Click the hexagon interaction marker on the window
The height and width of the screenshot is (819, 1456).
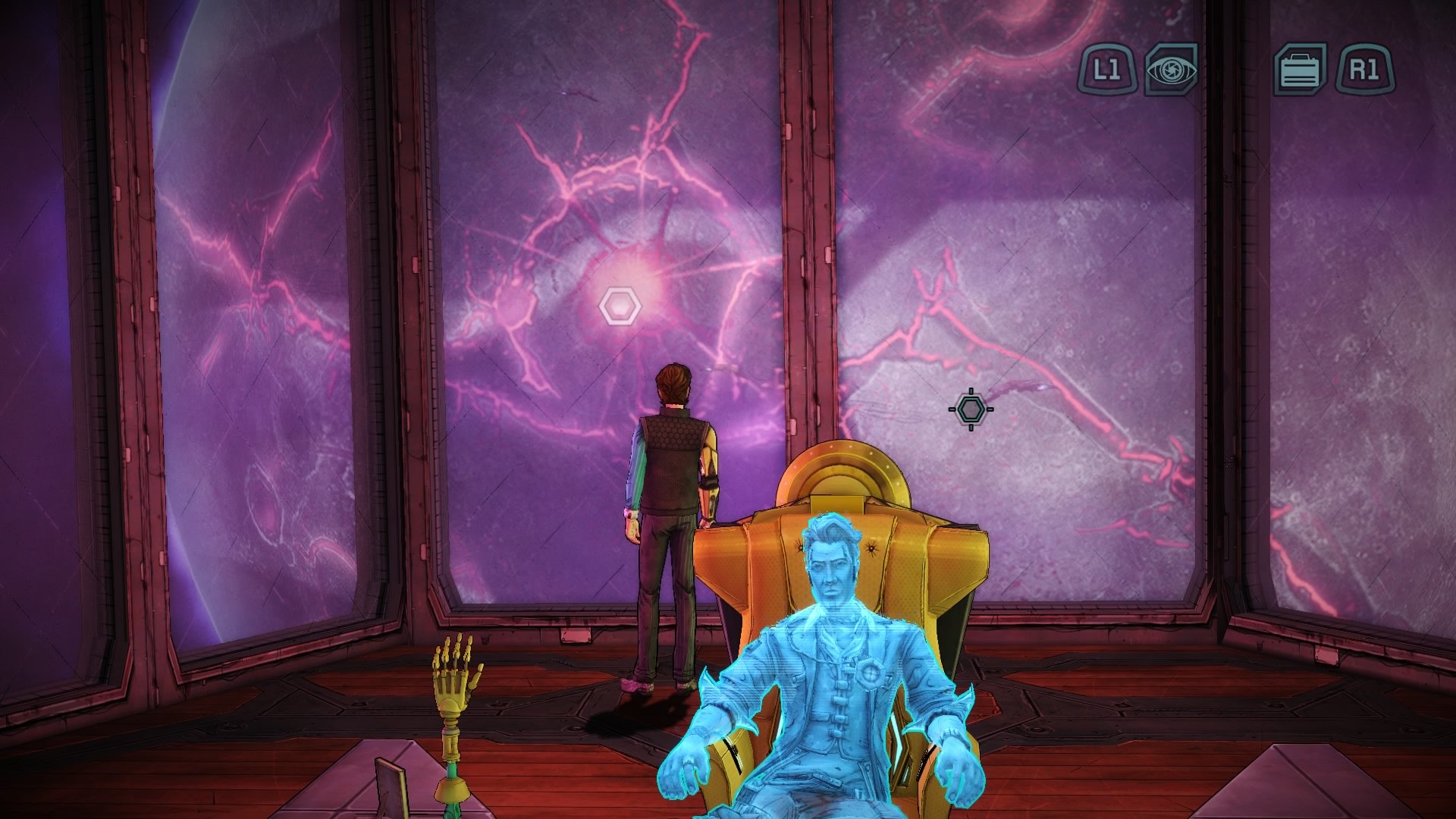pyautogui.click(x=622, y=306)
